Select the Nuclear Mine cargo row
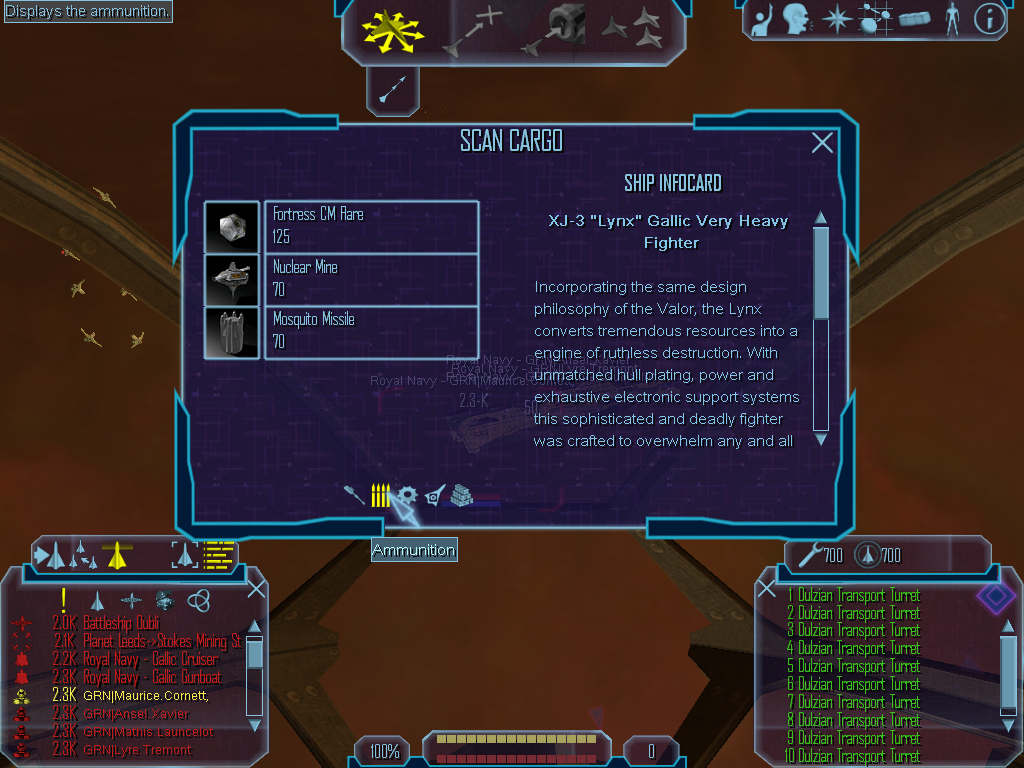 coord(371,279)
